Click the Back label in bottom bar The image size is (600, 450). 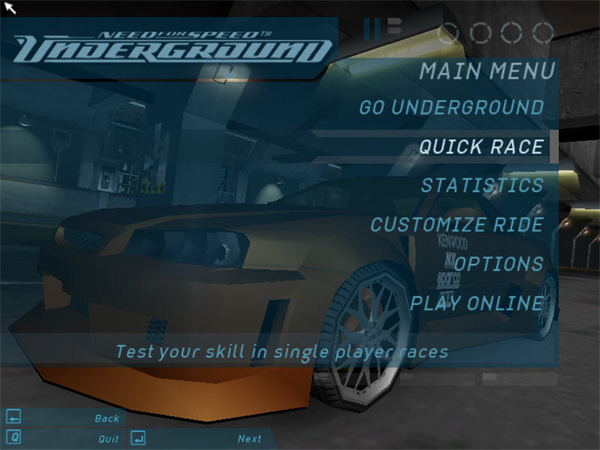pos(107,418)
